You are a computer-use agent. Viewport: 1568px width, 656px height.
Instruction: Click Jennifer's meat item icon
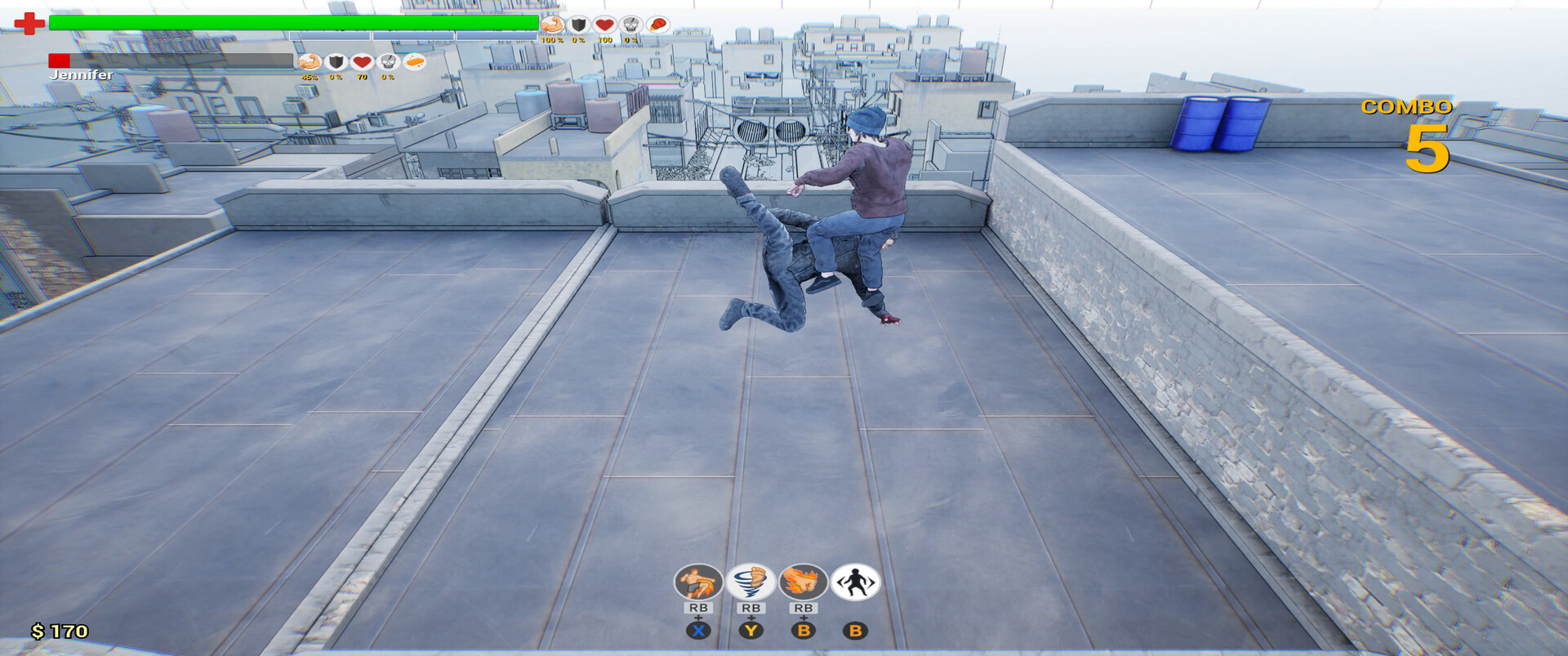[x=415, y=62]
